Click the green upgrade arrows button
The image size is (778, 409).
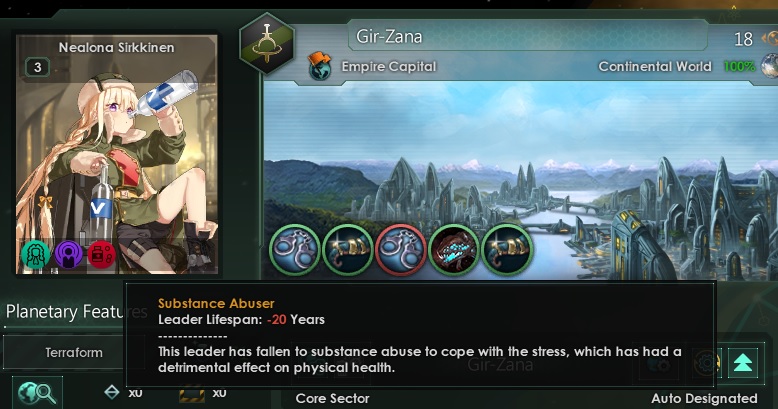742,363
